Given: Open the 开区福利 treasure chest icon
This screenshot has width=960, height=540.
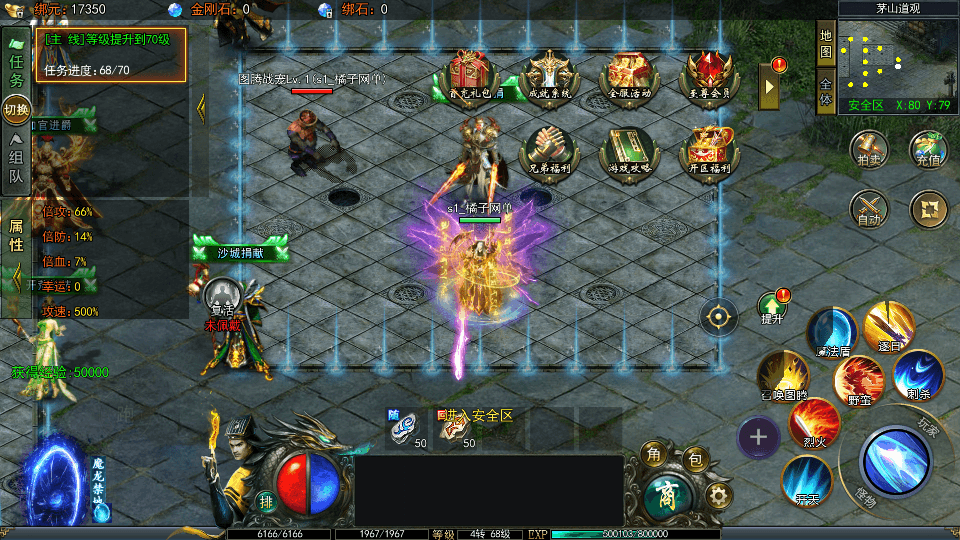Looking at the screenshot, I should click(708, 151).
